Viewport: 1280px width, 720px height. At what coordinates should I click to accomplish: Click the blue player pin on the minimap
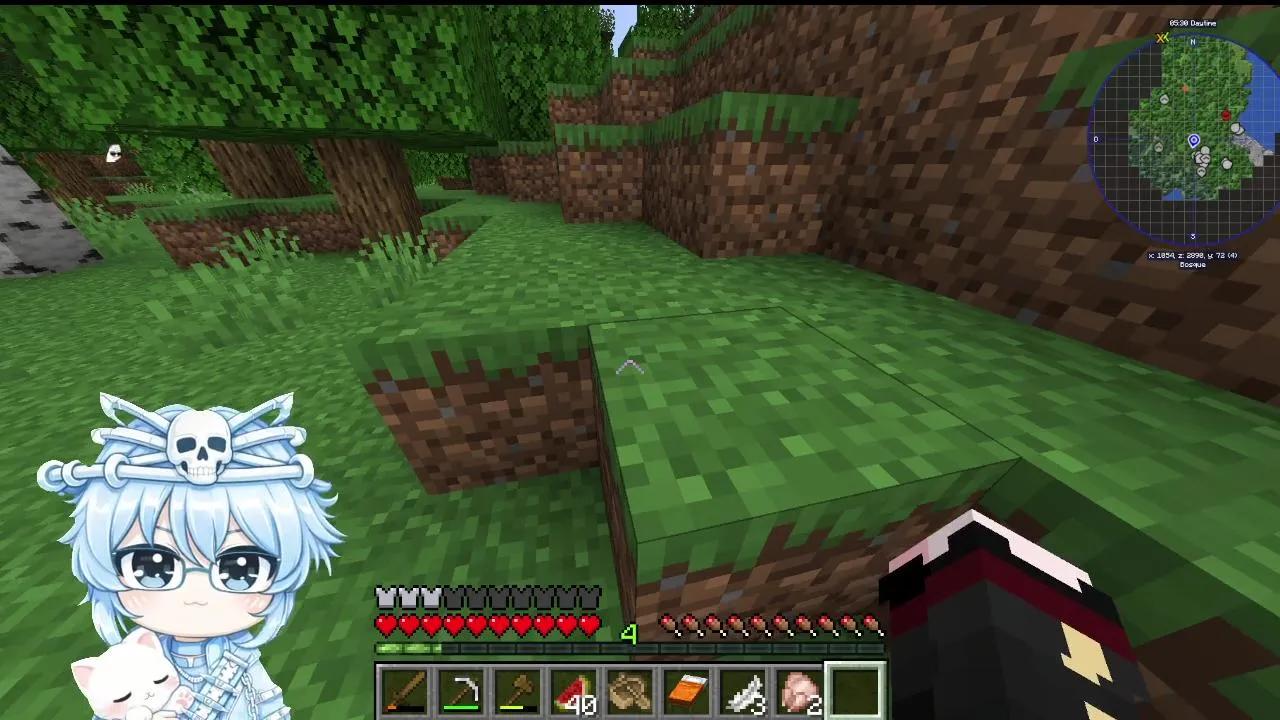coord(1194,139)
